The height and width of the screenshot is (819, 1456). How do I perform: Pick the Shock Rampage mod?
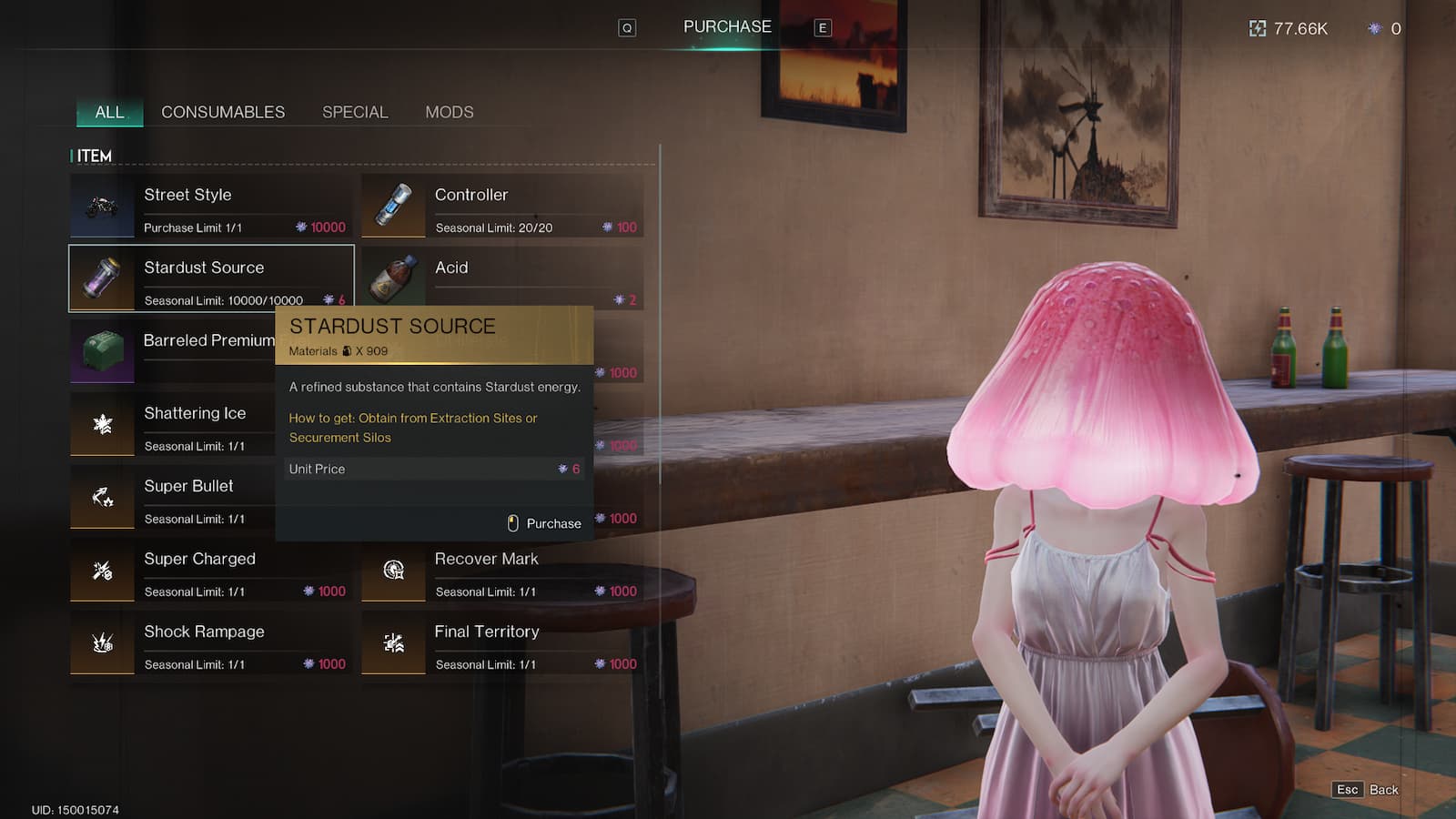pyautogui.click(x=211, y=642)
